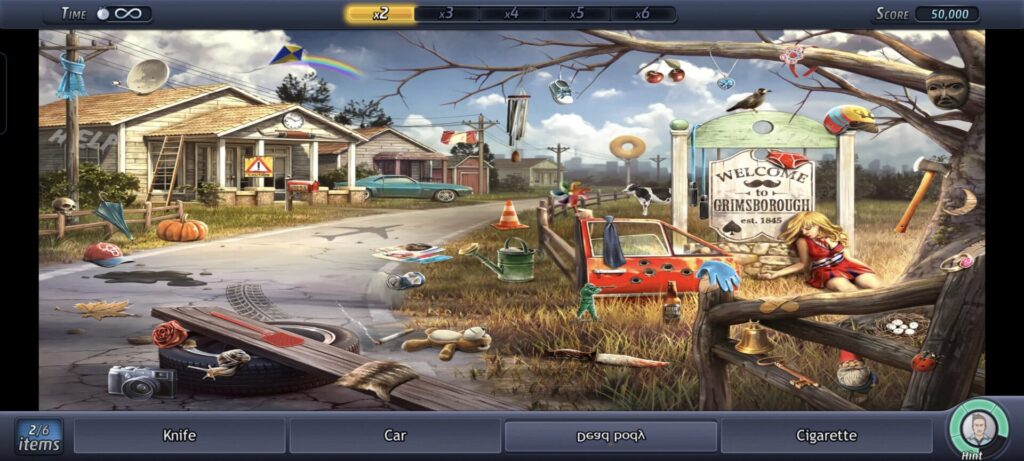Choose the upside-down Dead body entry
This screenshot has height=461, width=1024.
point(610,436)
